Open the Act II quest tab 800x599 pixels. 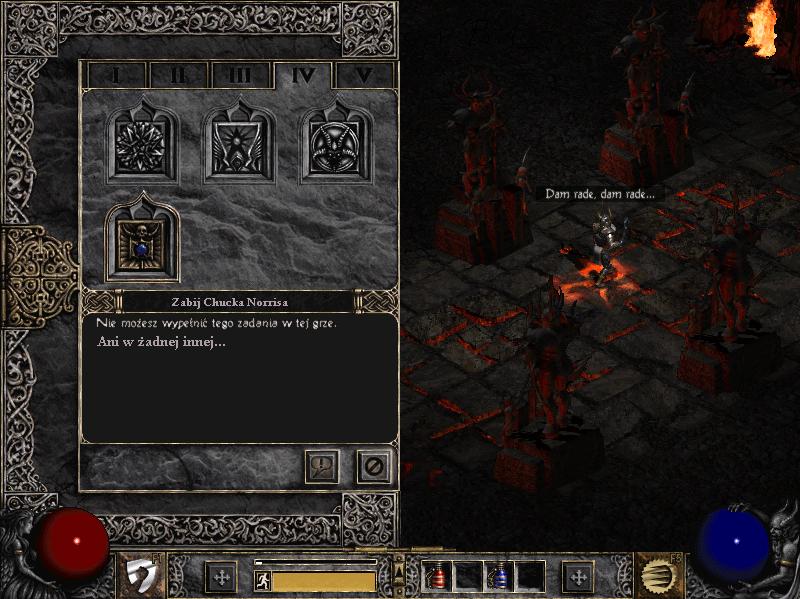tap(178, 75)
